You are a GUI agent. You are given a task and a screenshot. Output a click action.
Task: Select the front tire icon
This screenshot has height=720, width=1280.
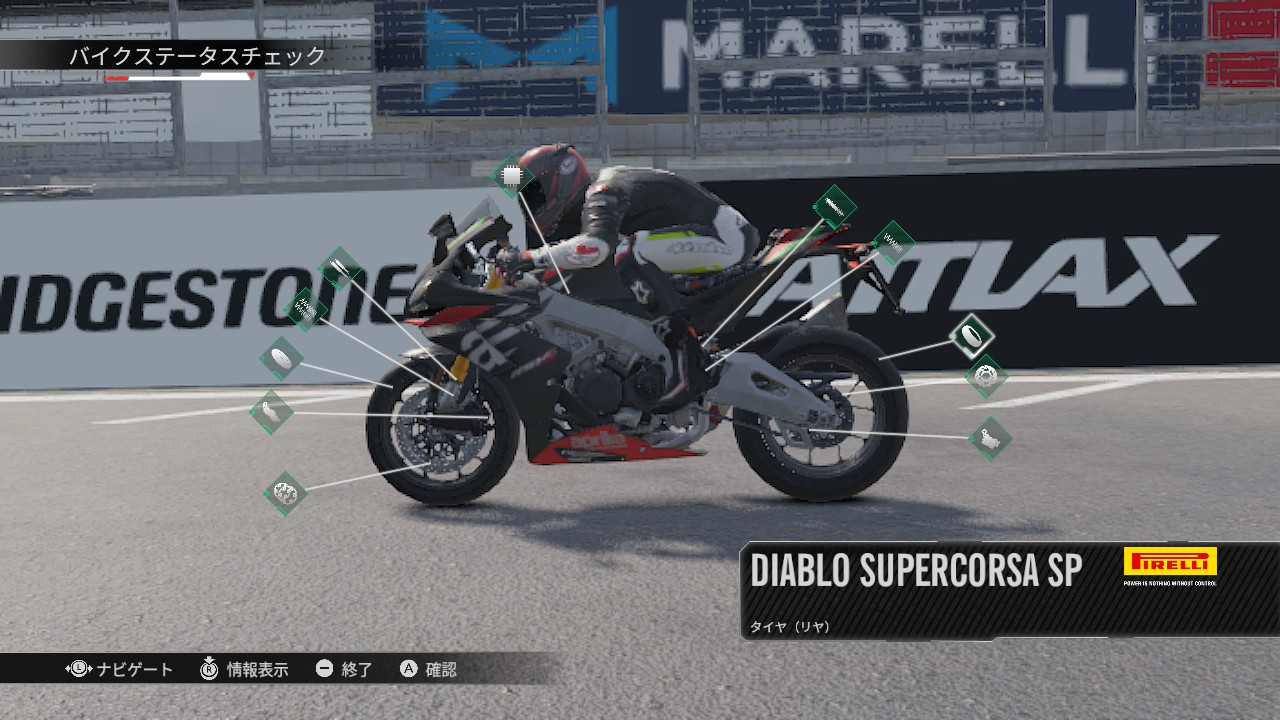[x=281, y=358]
